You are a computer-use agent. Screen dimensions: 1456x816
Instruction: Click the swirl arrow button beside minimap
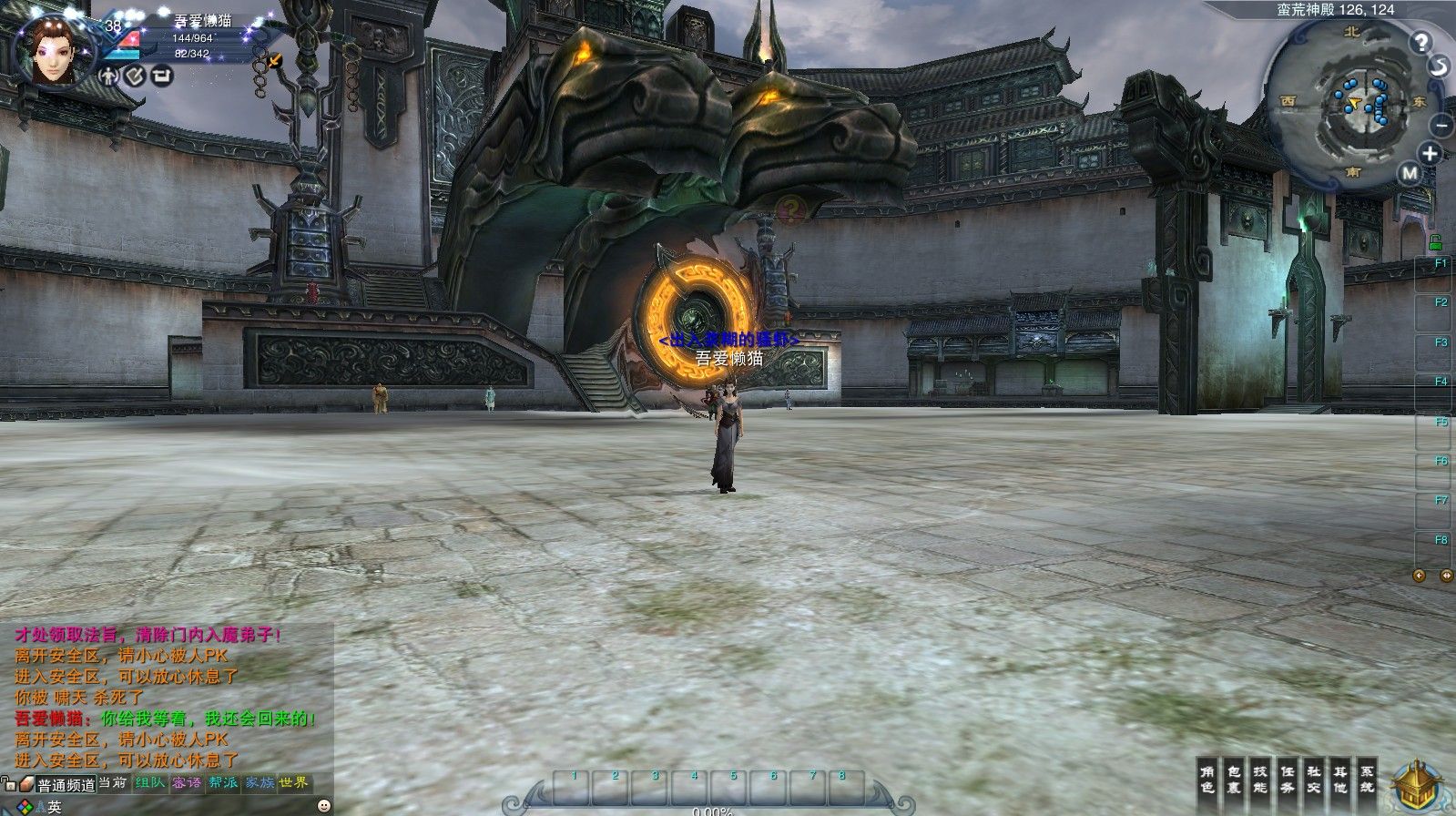pos(1439,66)
